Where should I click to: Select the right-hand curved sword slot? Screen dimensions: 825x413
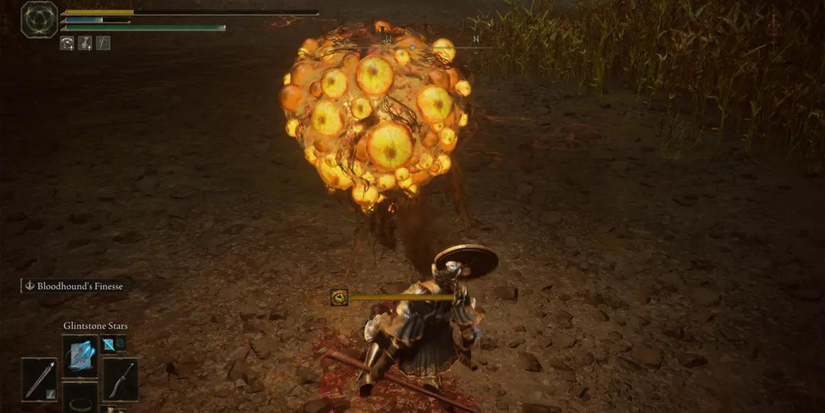120,379
